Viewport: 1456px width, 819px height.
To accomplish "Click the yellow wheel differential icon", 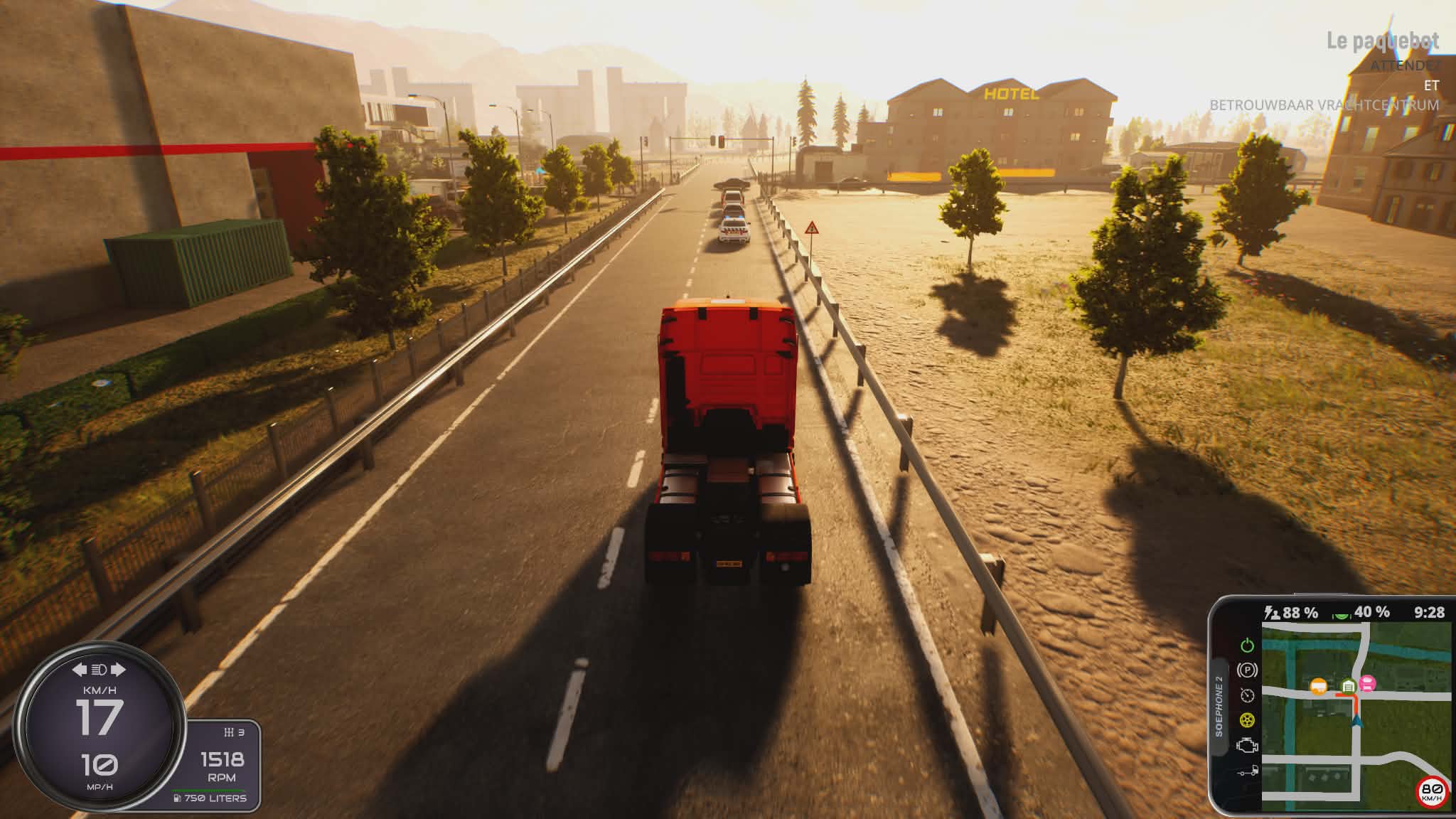I will [x=1247, y=720].
